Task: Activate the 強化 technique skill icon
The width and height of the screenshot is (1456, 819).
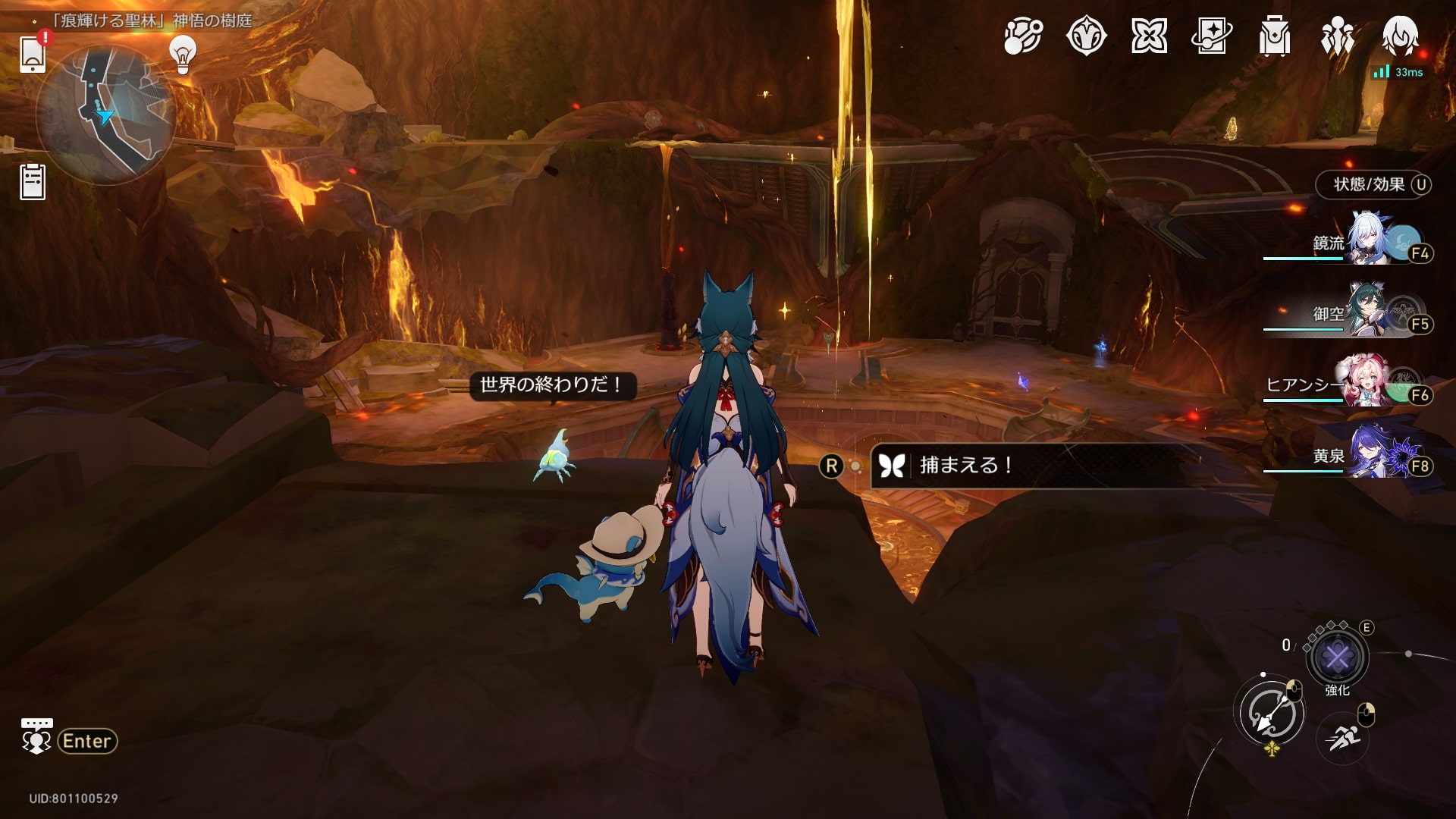Action: coord(1337,657)
